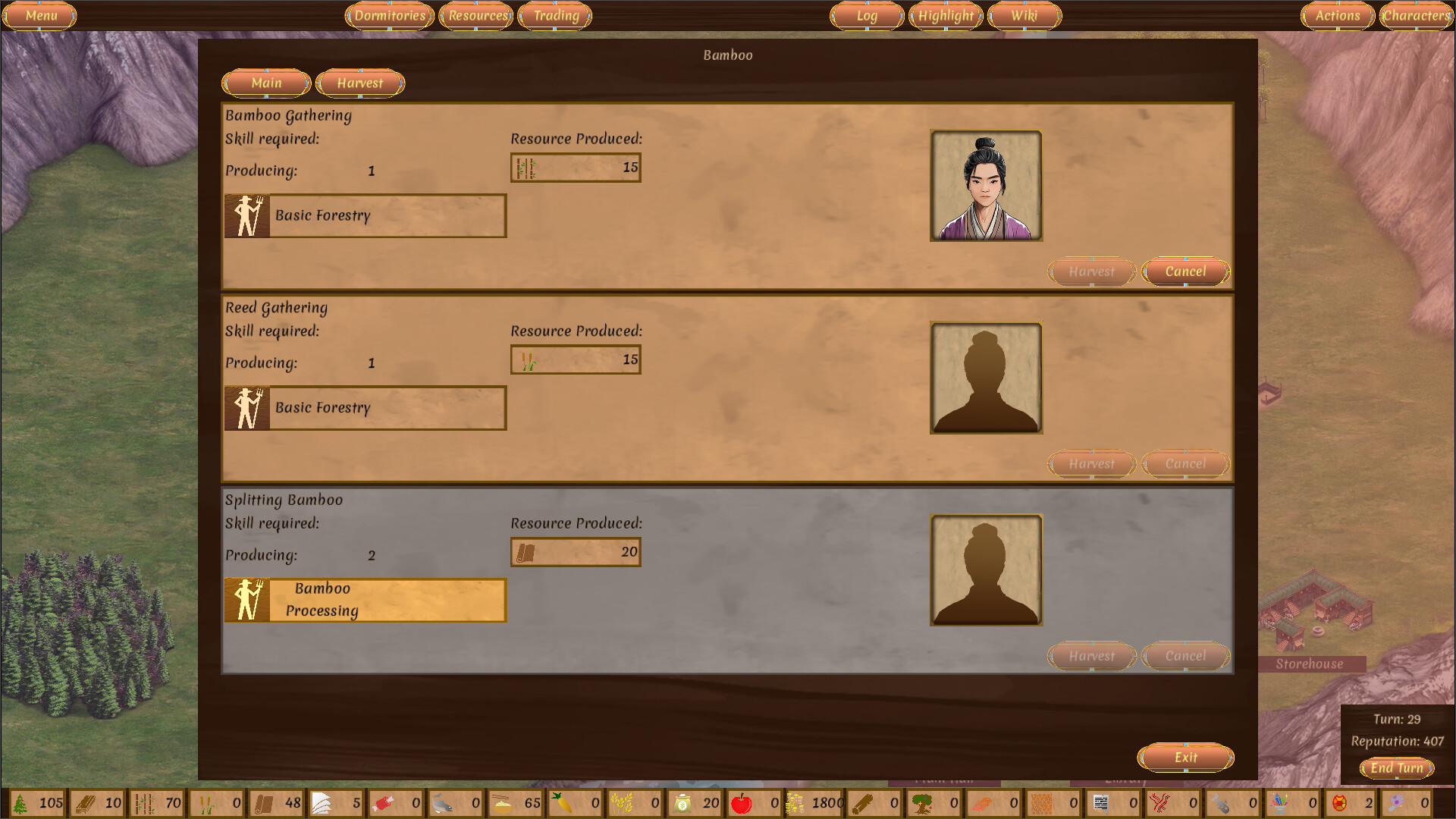Image resolution: width=1456 pixels, height=819 pixels.
Task: Click the bamboo icon in Resource Produced box
Action: point(526,167)
